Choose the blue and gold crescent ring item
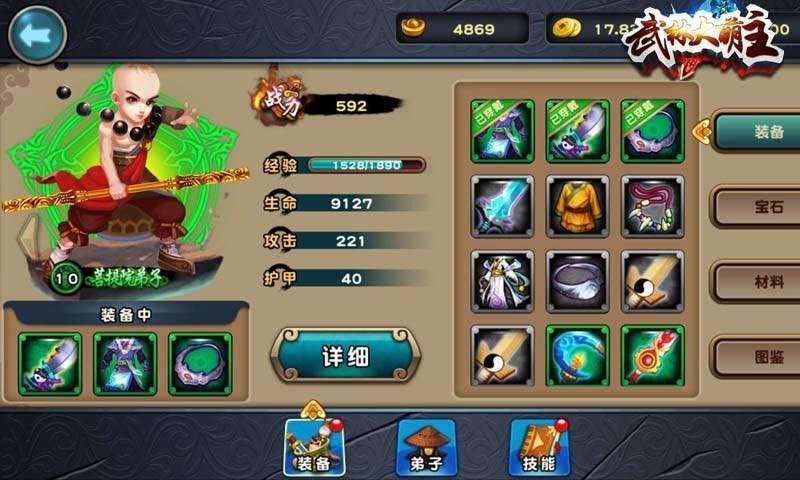Image resolution: width=800 pixels, height=480 pixels. pyautogui.click(x=578, y=355)
